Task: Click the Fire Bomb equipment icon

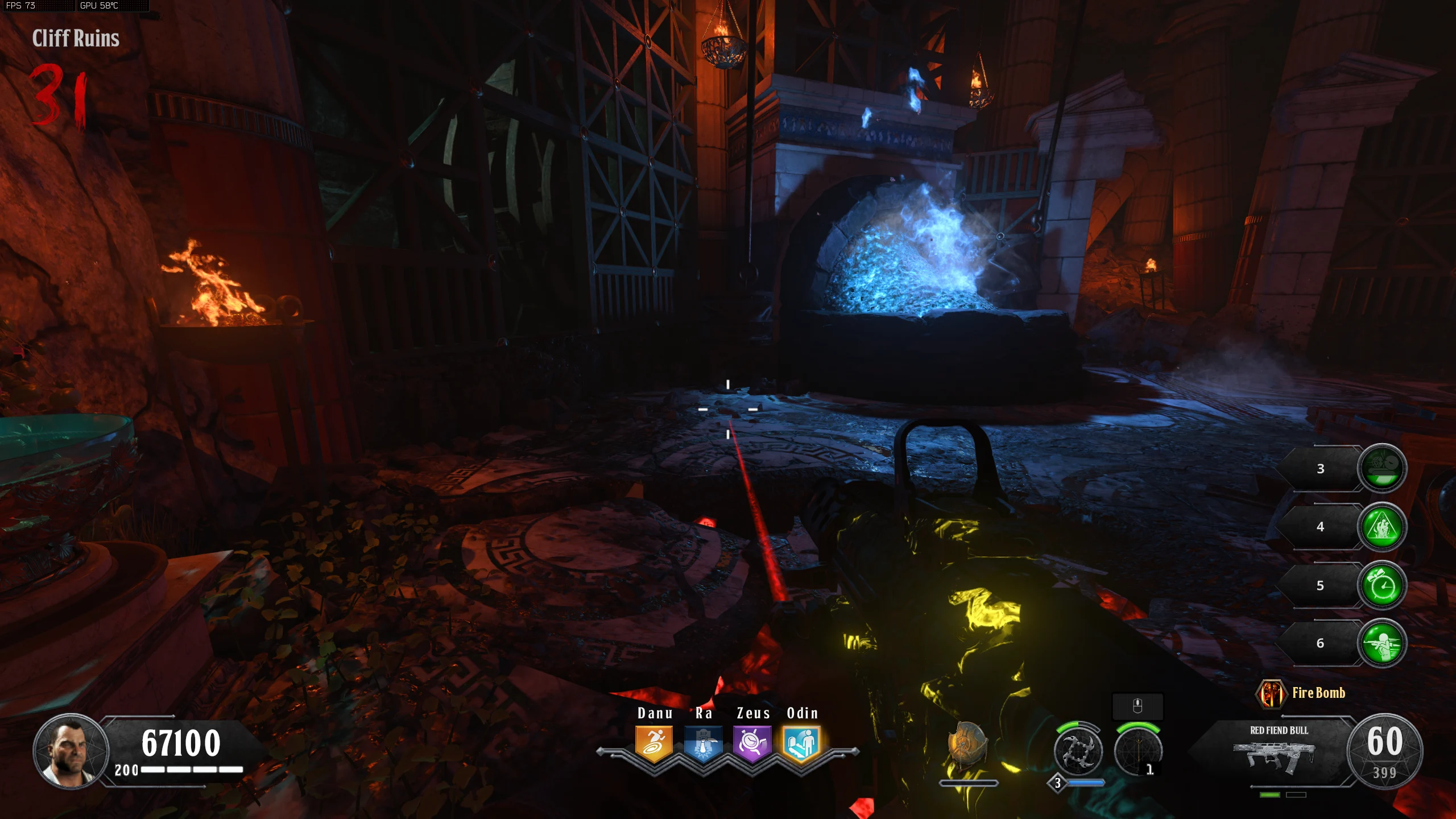Action: pyautogui.click(x=1271, y=693)
